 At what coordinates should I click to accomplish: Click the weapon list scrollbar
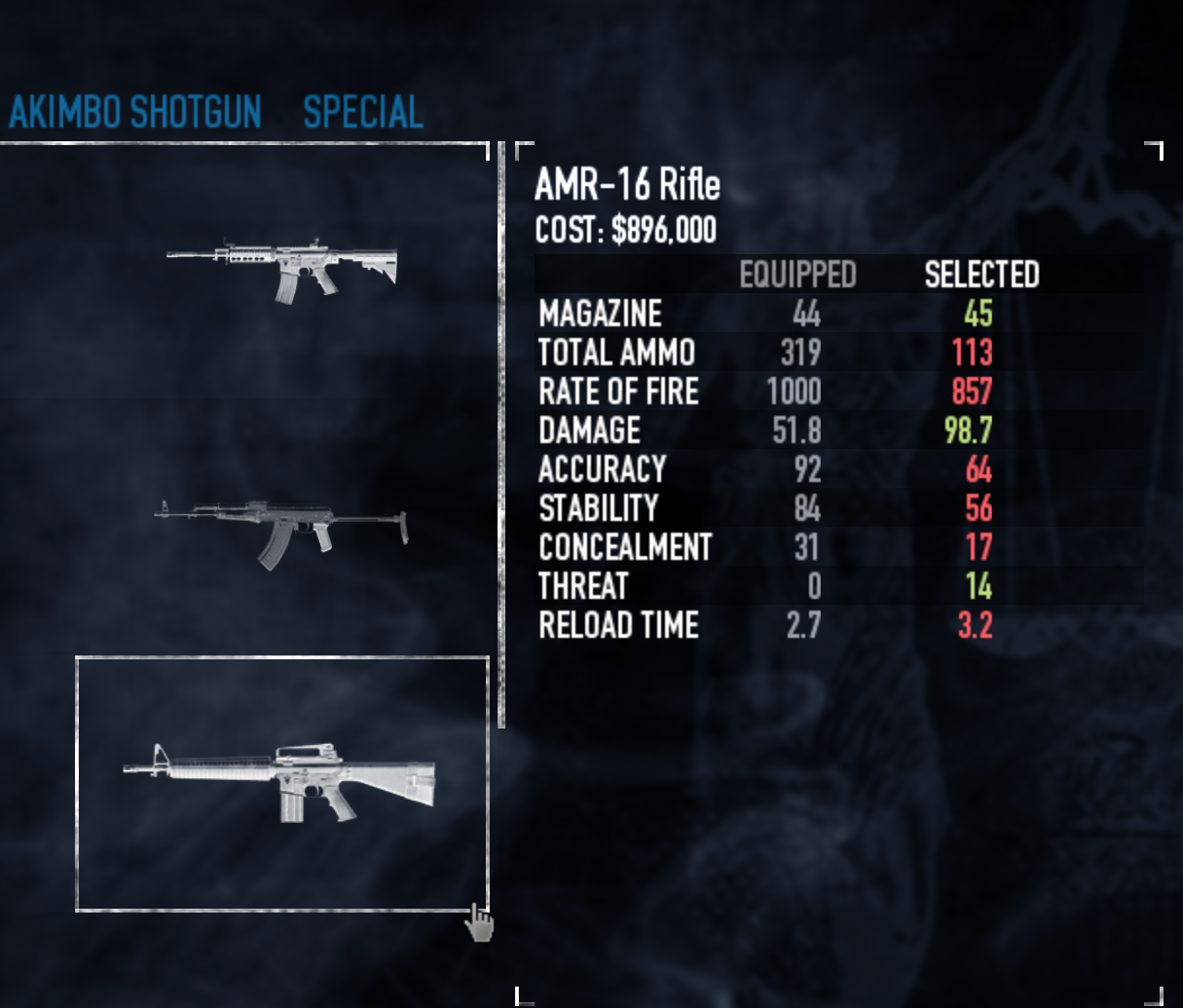(501, 434)
